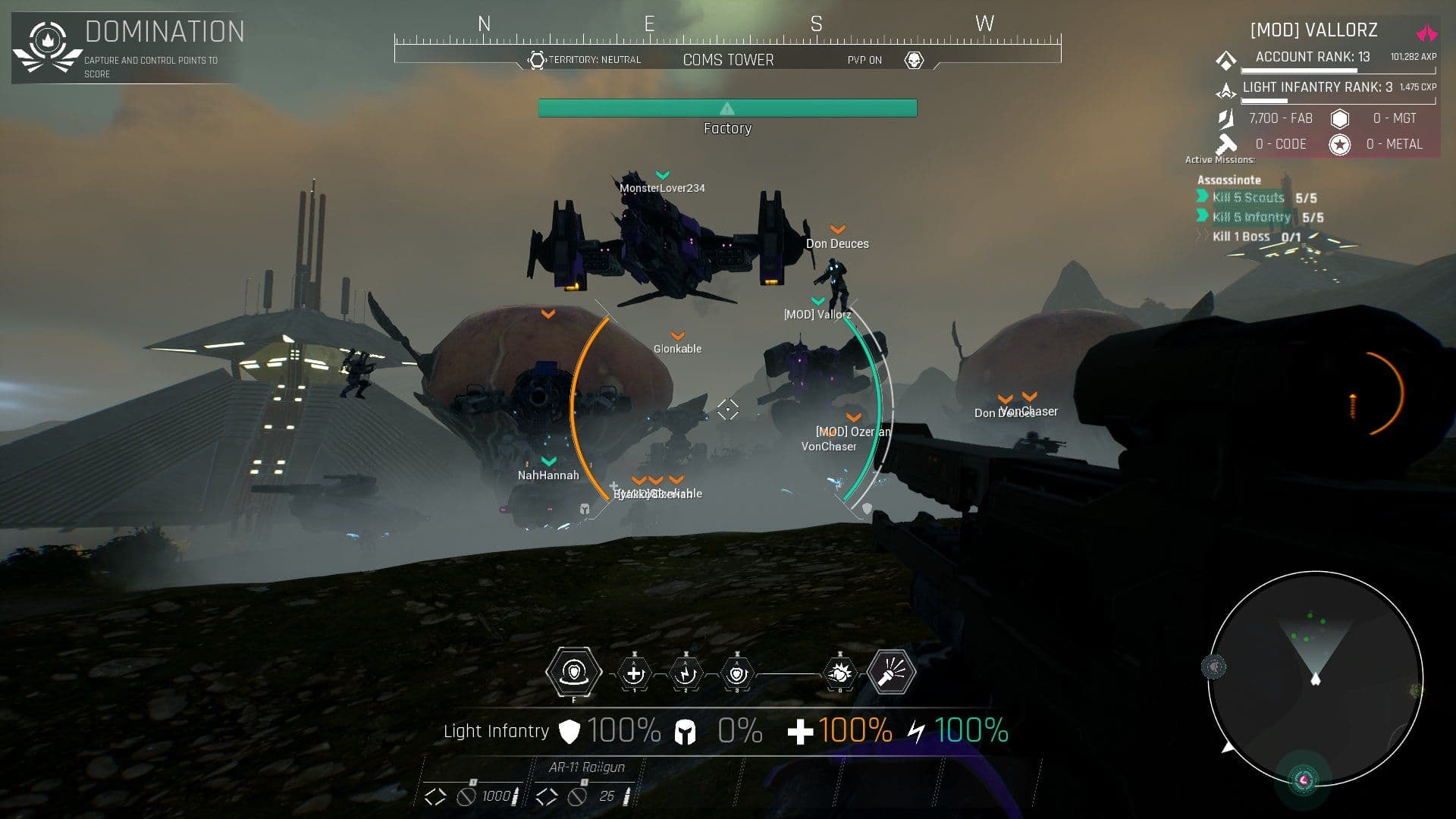Trigger the energy recharge ability
The image size is (1456, 819).
tap(686, 673)
